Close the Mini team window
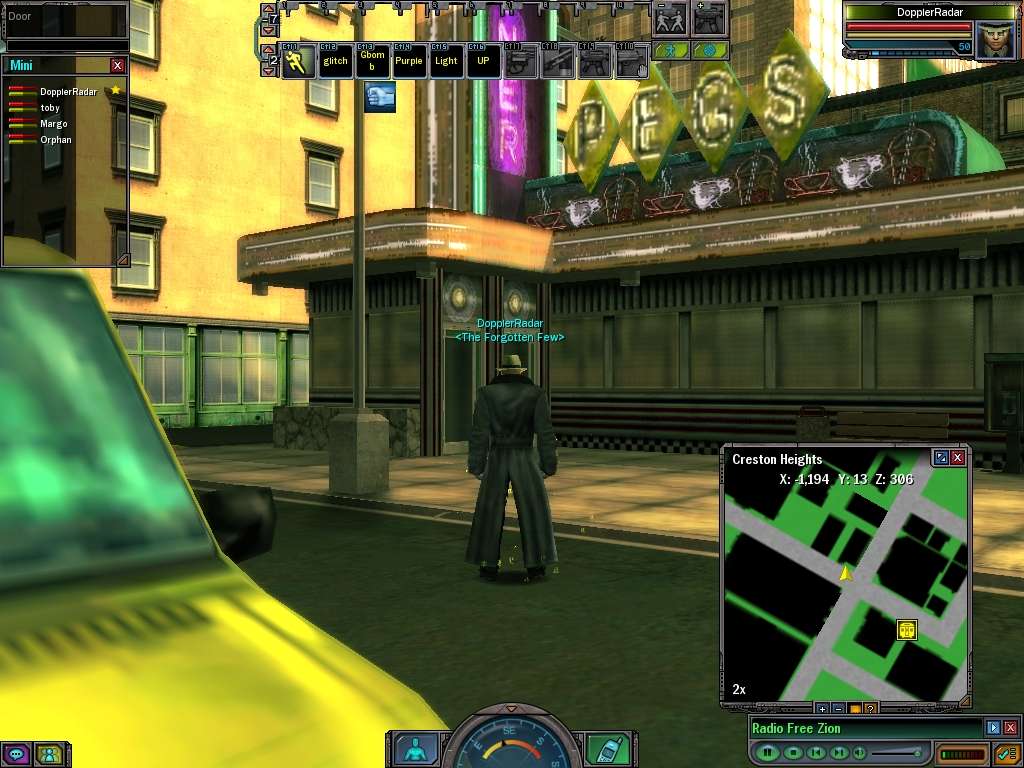This screenshot has width=1024, height=768. point(118,65)
